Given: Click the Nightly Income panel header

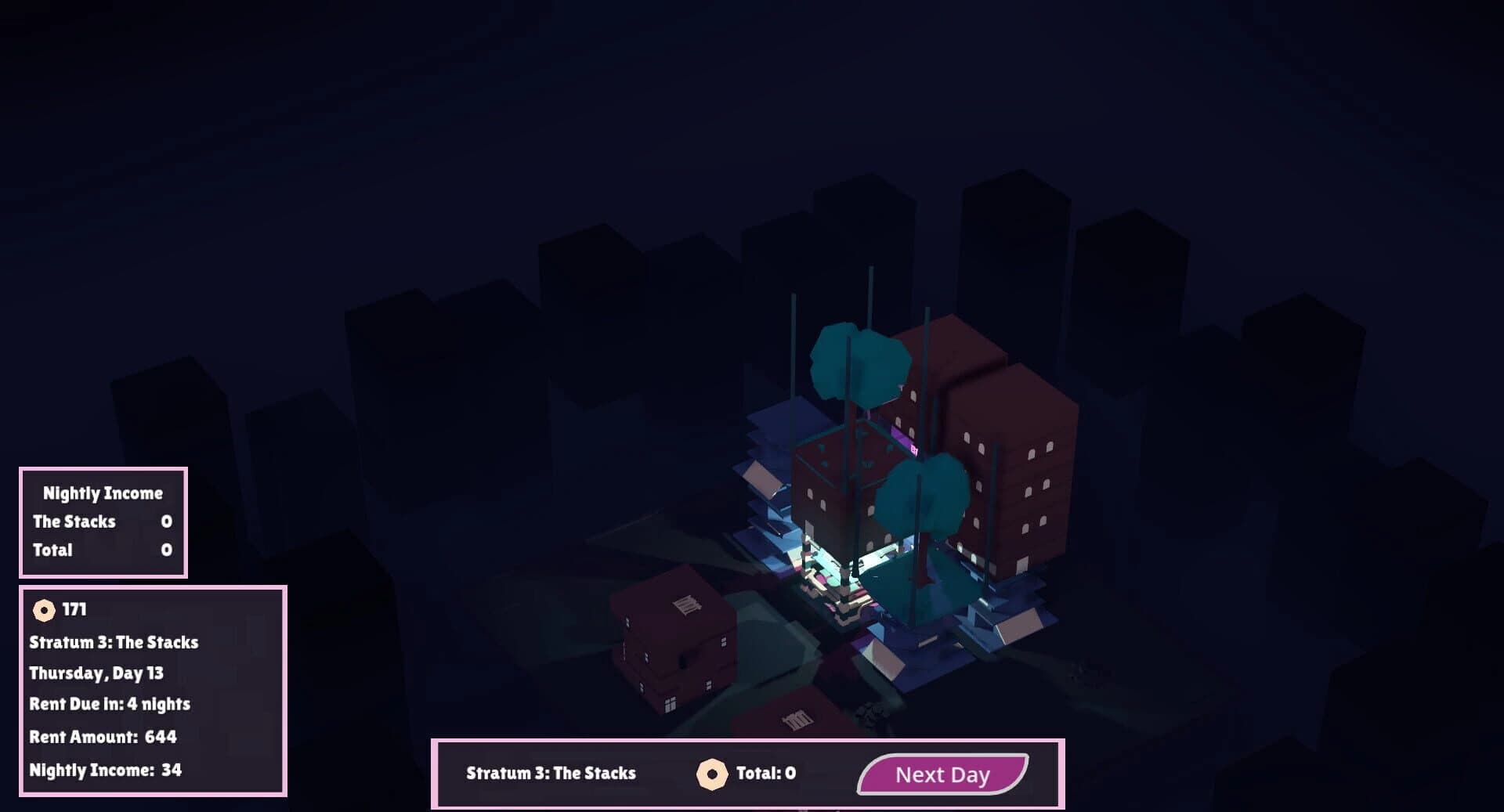Looking at the screenshot, I should point(102,493).
